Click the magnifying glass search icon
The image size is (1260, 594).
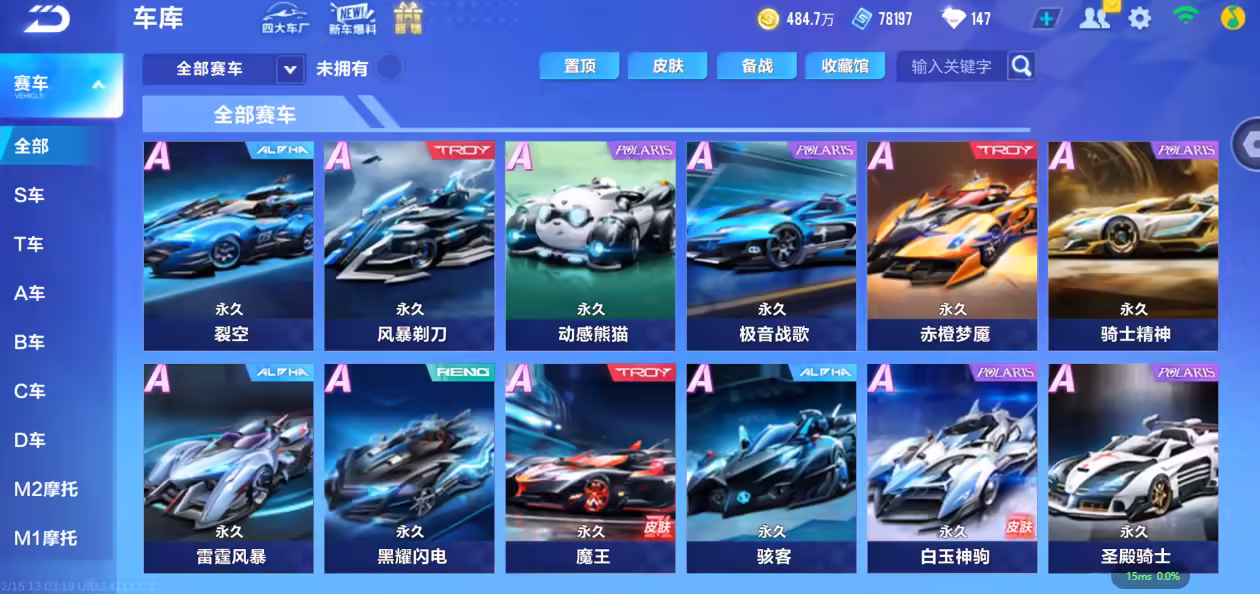(x=1020, y=66)
